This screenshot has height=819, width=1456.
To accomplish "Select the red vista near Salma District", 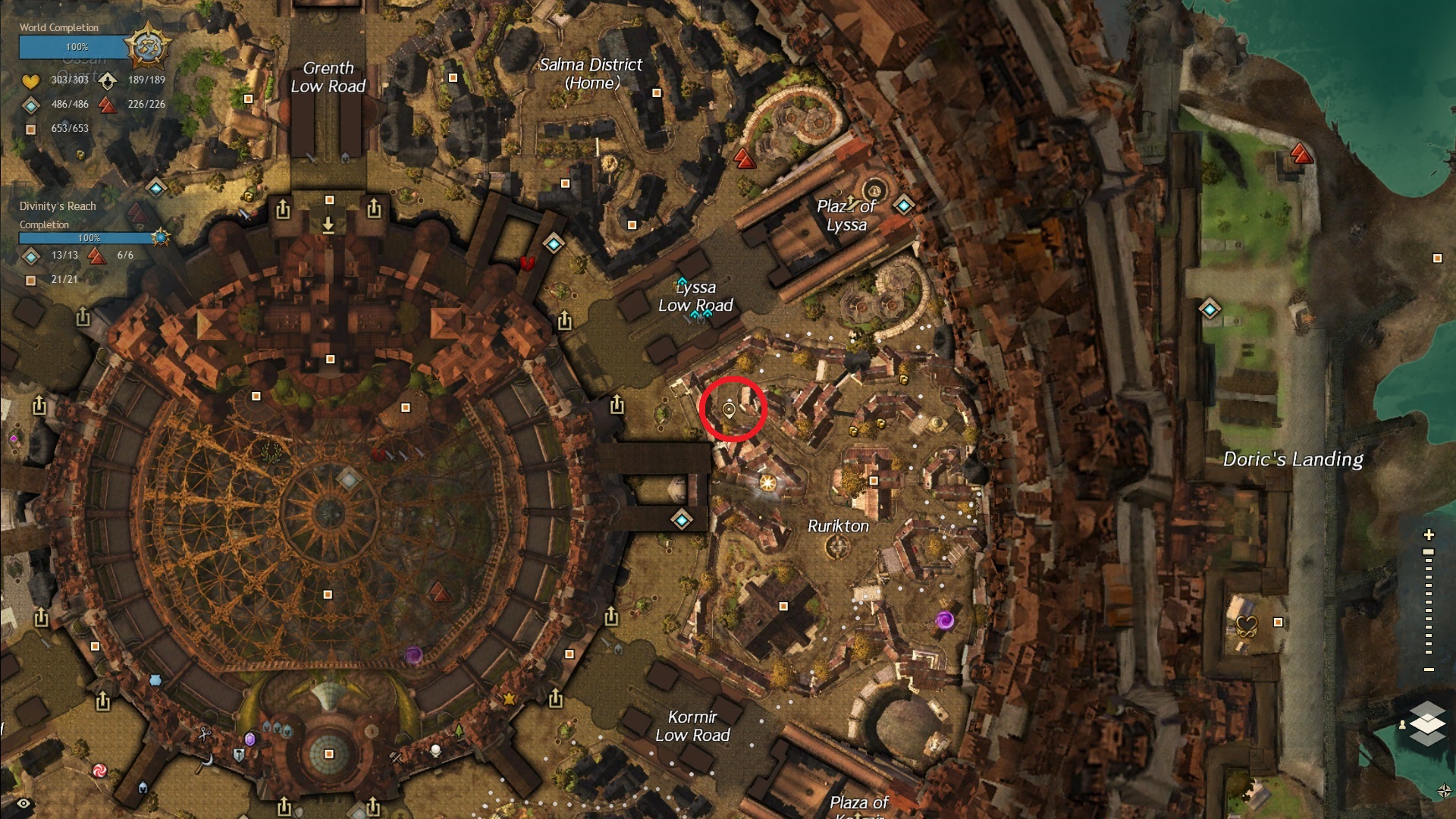I will pyautogui.click(x=745, y=158).
